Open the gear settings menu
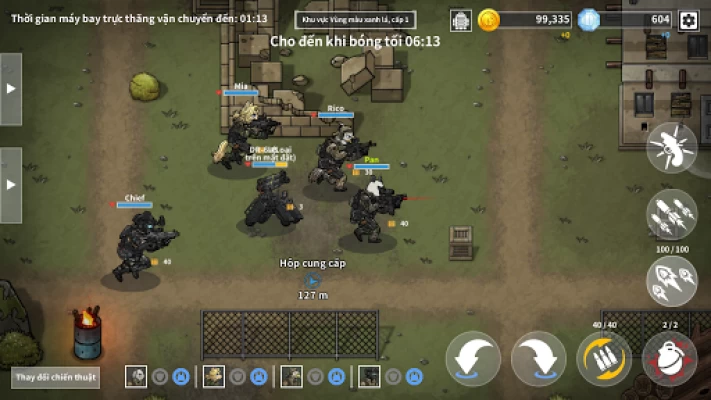The image size is (711, 400). pos(688,20)
